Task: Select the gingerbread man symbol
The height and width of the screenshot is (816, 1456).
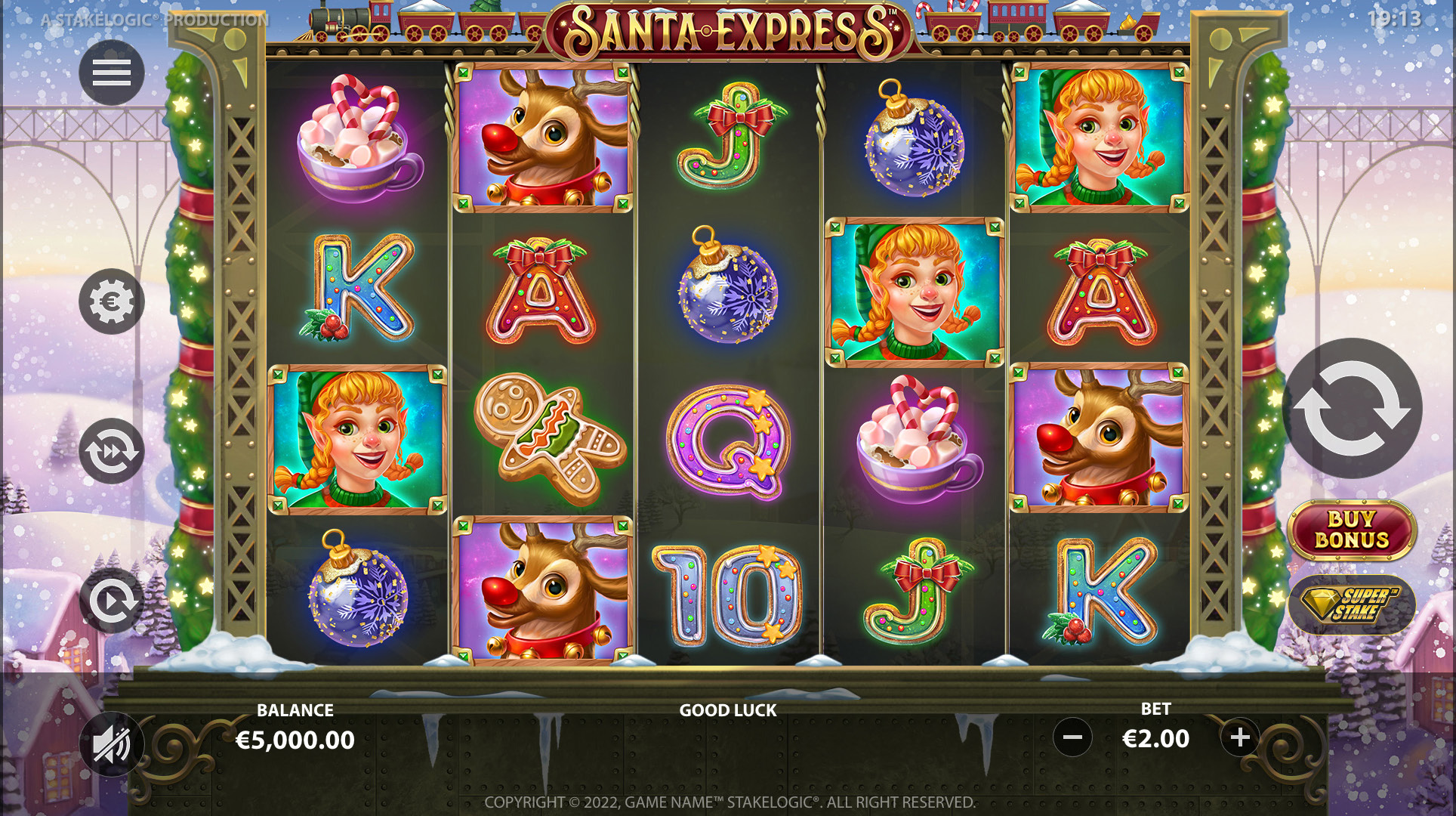Action: [553, 437]
